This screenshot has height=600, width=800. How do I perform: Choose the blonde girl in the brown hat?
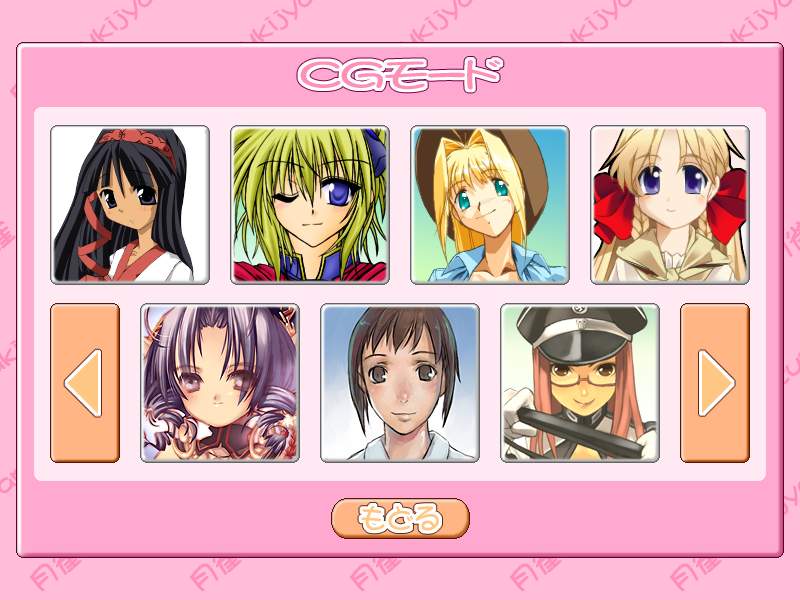(490, 205)
